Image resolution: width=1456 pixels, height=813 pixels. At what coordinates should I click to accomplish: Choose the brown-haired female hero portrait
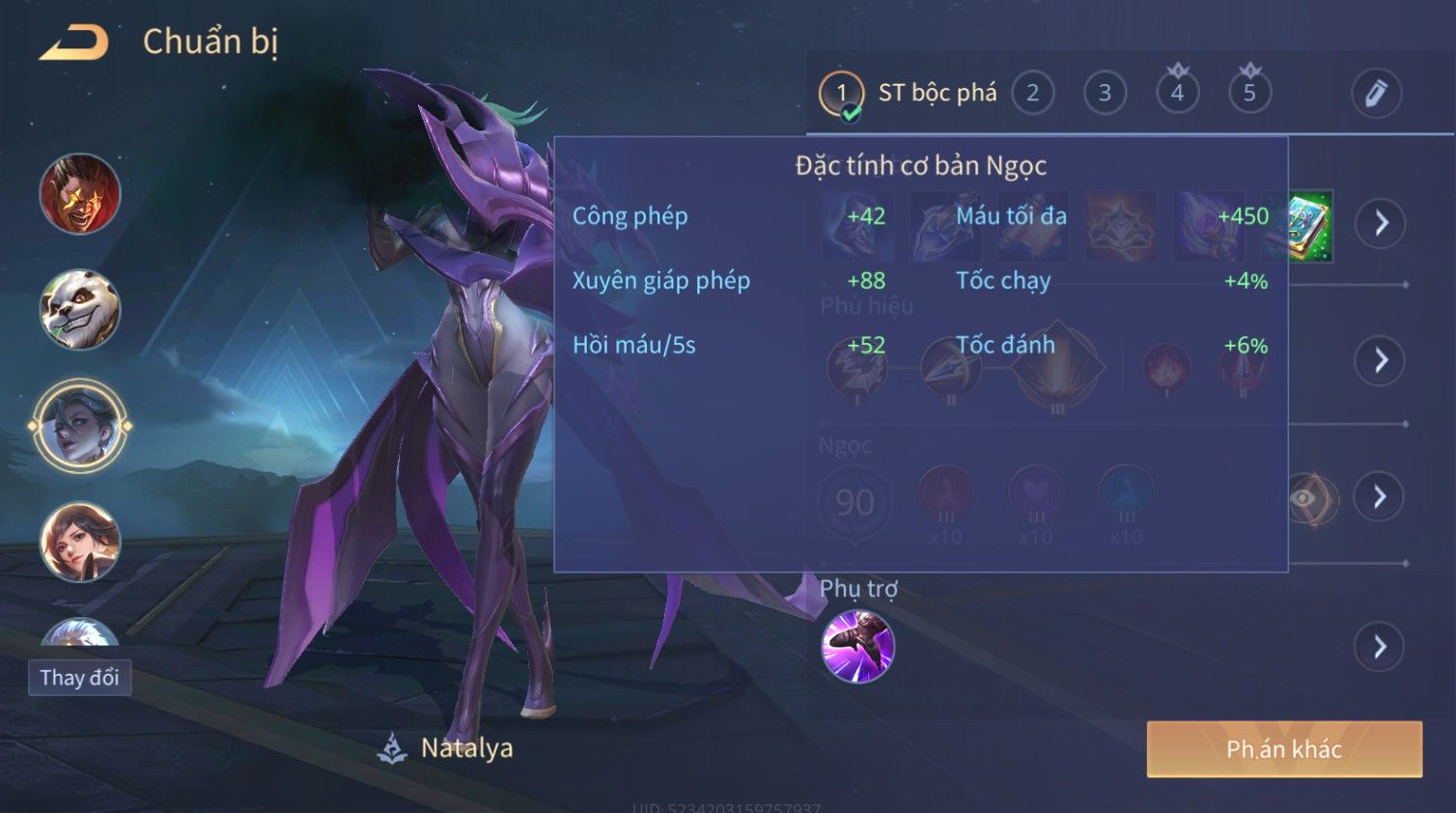tap(80, 542)
